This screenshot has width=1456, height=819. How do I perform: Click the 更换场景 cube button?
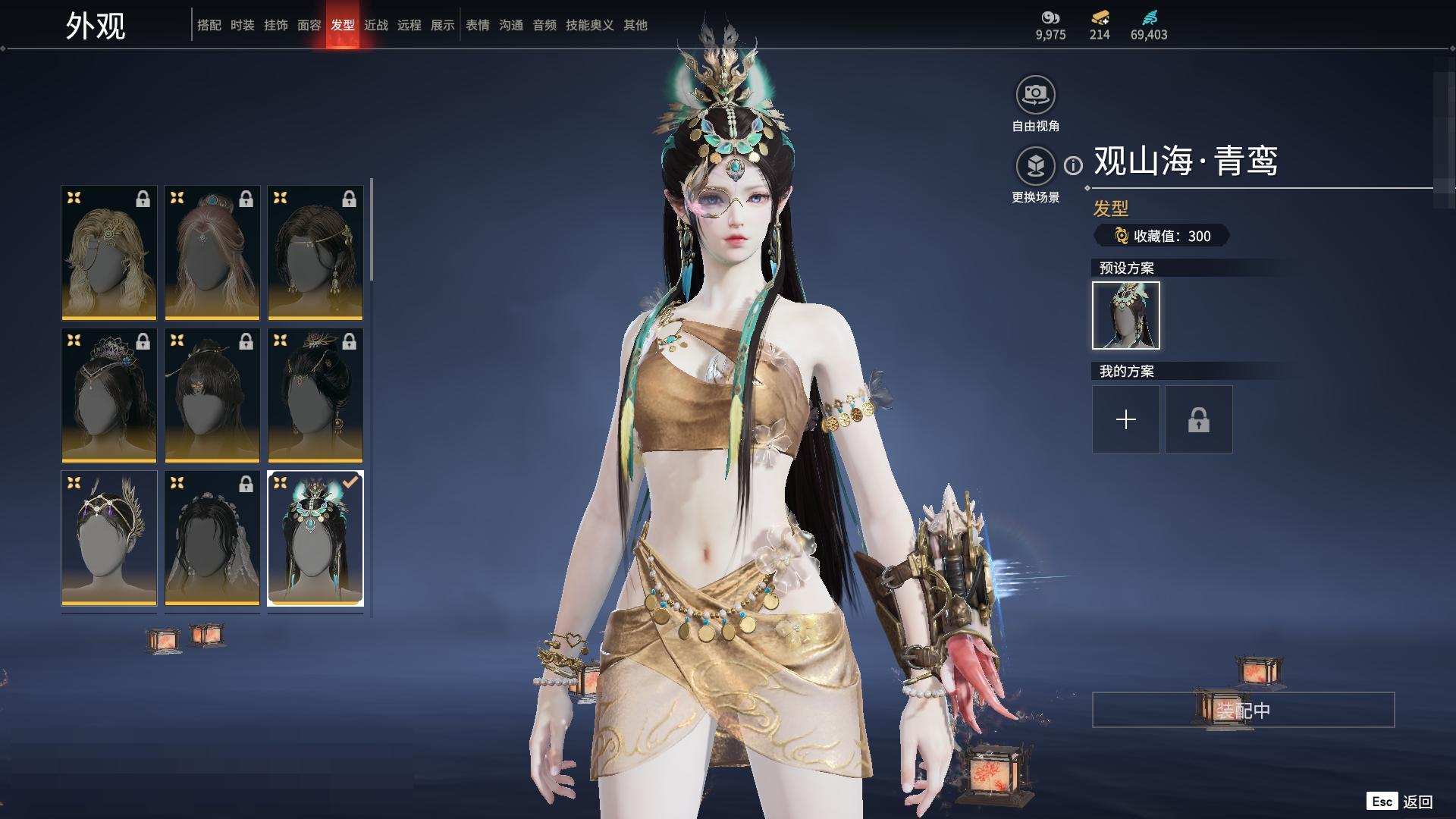click(1035, 165)
